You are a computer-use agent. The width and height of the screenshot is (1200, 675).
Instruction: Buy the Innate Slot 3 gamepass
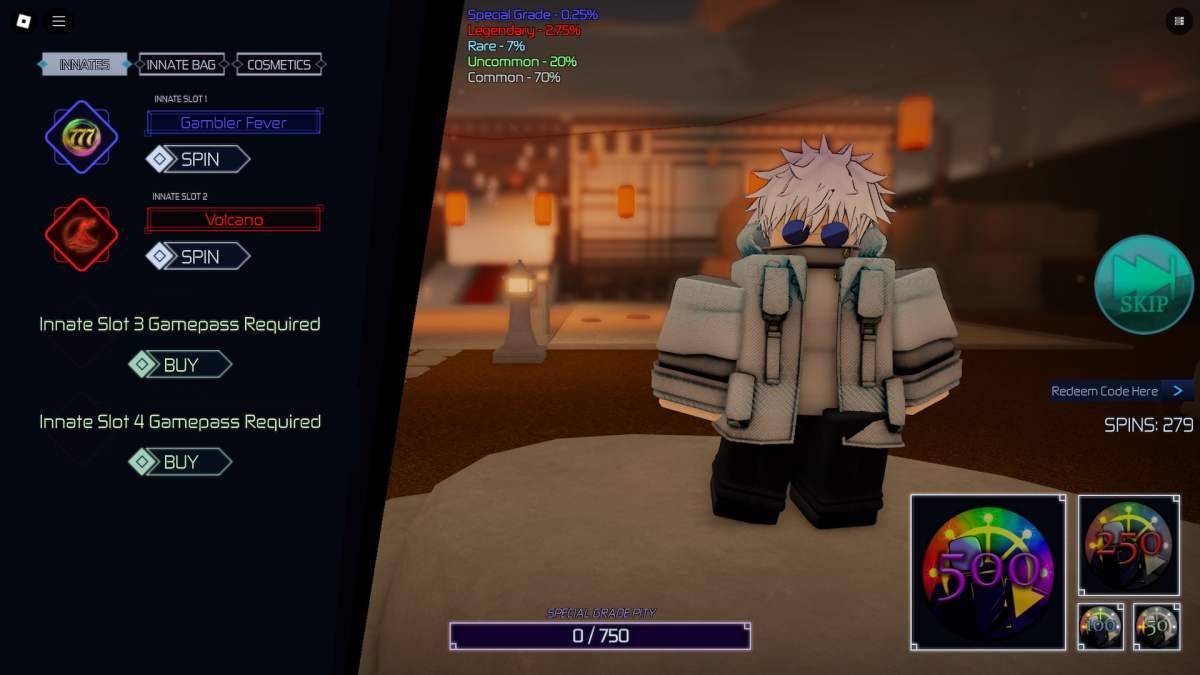[x=180, y=365]
